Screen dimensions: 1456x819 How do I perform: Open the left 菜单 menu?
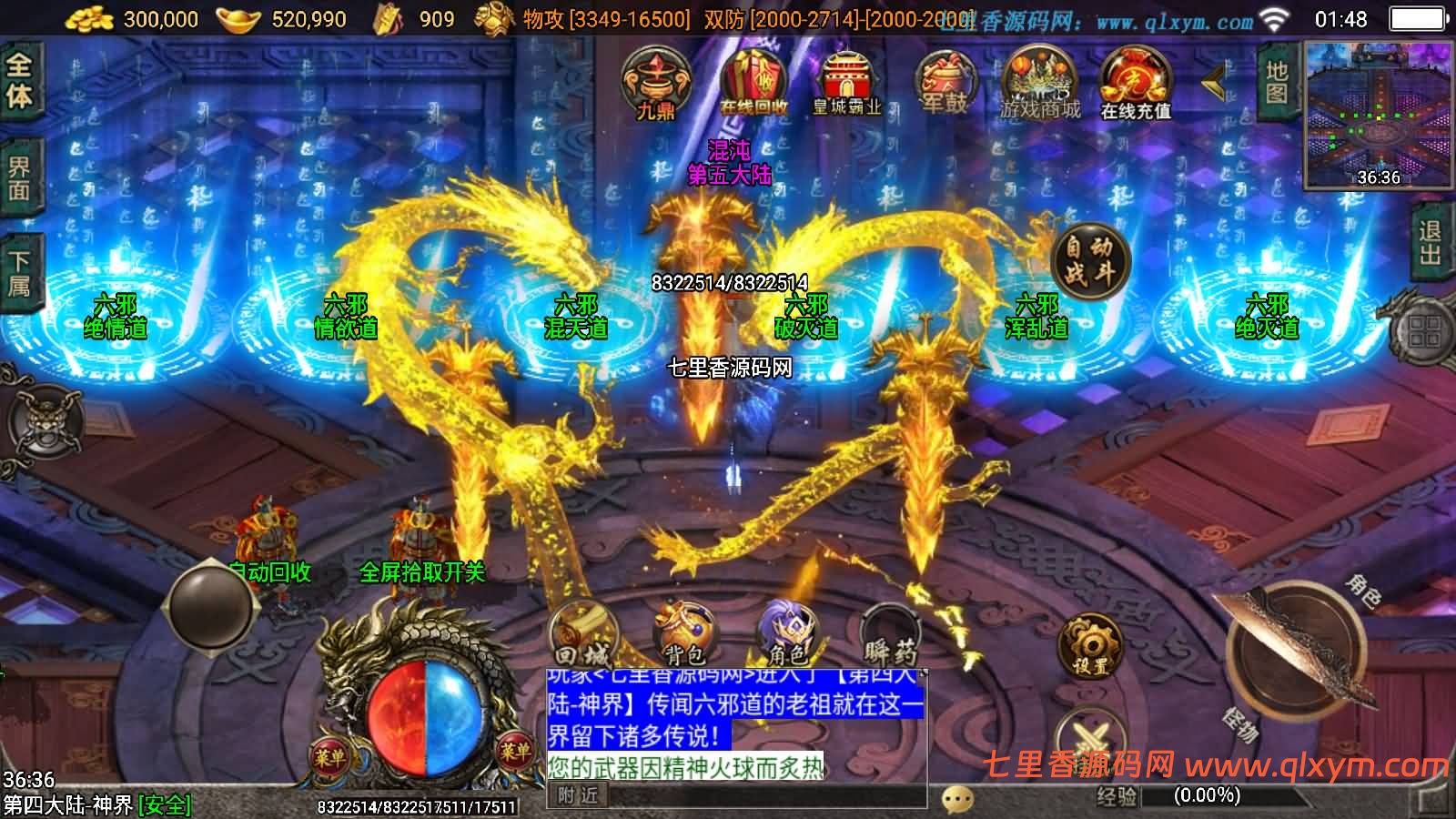(x=329, y=753)
